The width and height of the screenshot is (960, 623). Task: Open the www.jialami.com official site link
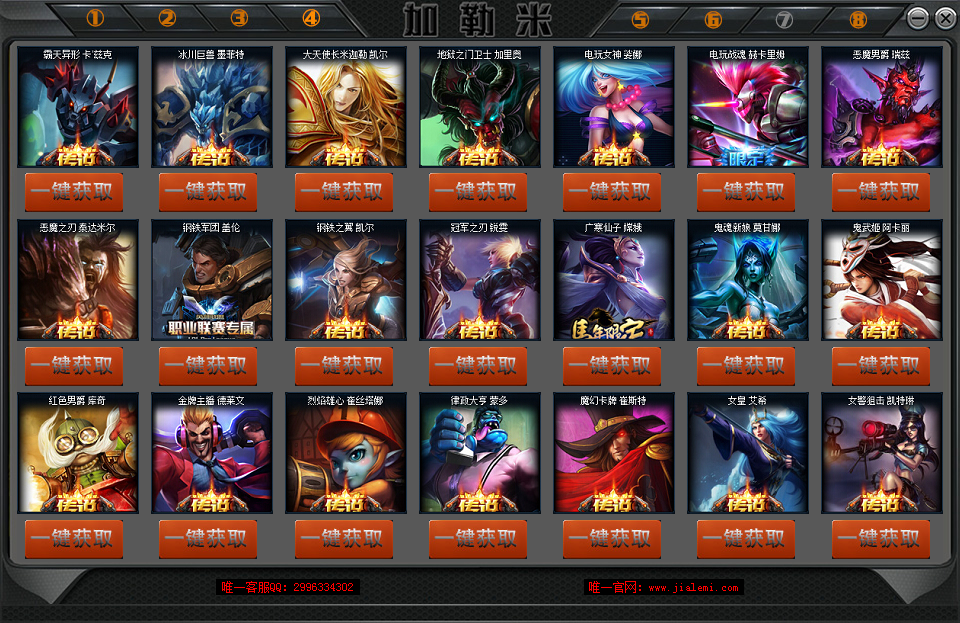pyautogui.click(x=692, y=587)
